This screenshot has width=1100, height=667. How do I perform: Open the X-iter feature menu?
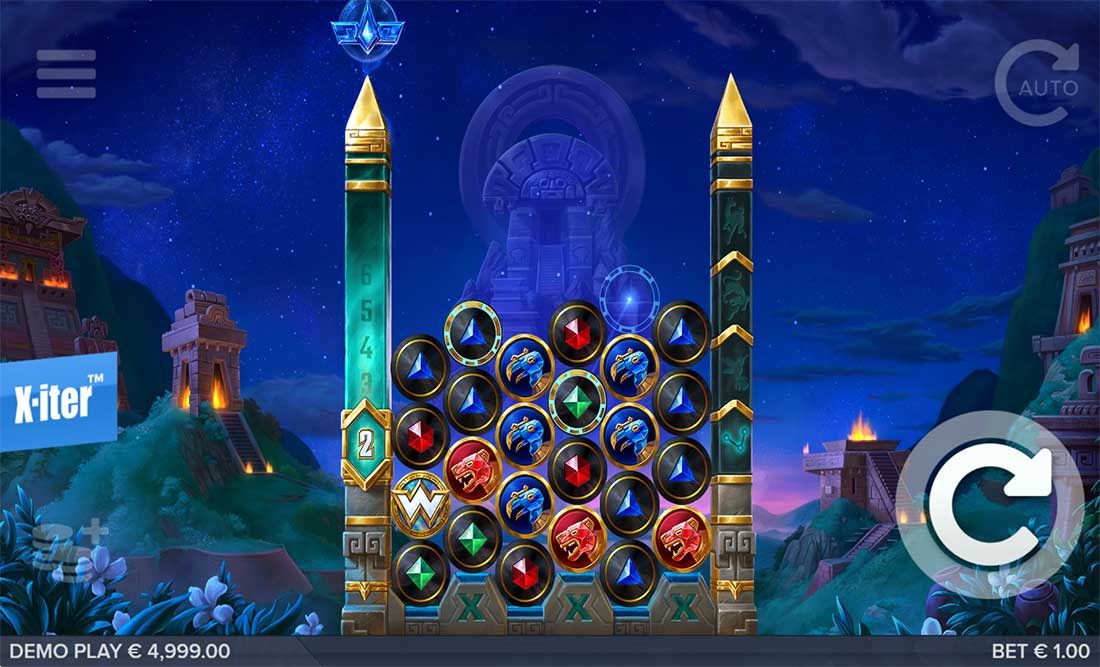point(57,400)
